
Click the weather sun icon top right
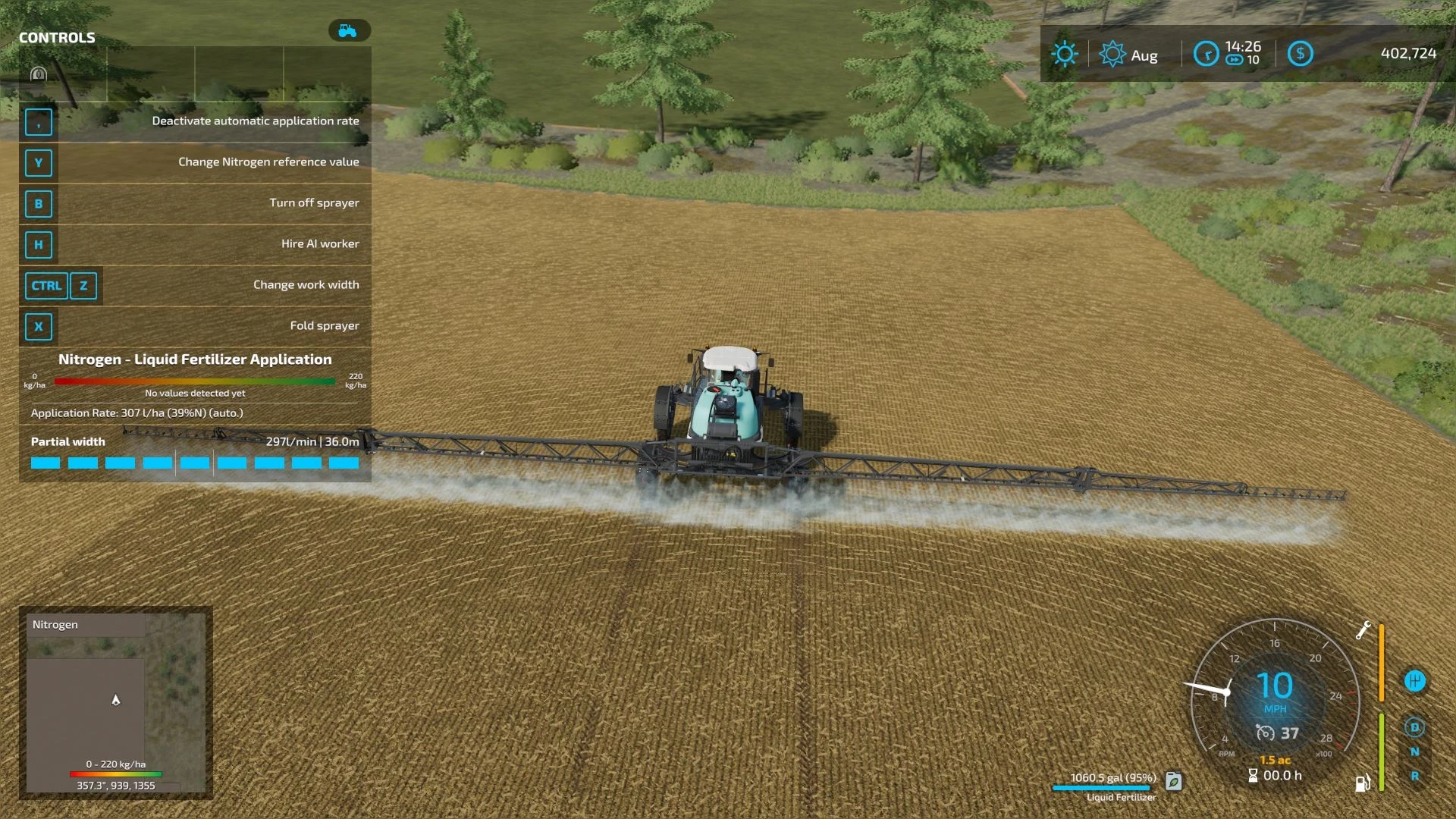(1065, 53)
